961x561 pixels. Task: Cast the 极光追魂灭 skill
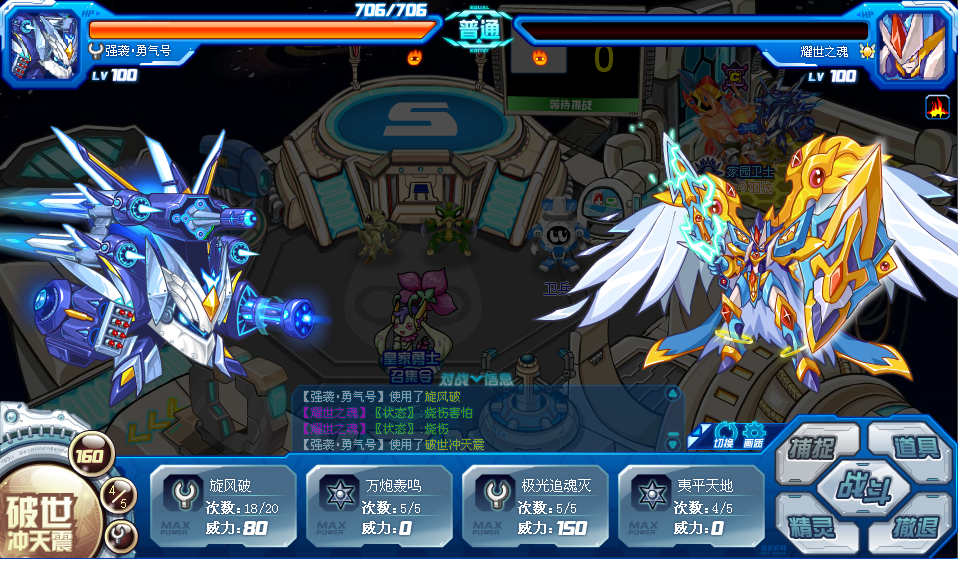tap(535, 505)
